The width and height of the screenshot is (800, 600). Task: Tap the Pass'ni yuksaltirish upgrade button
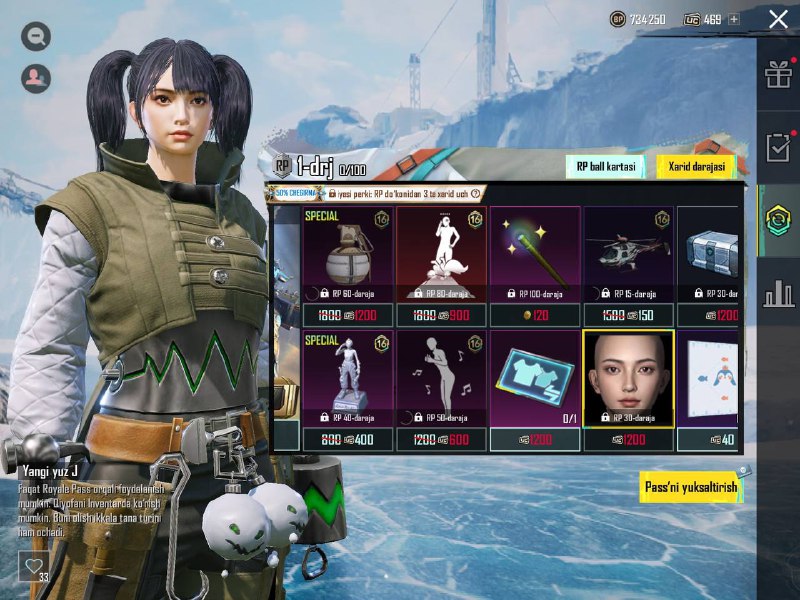(x=690, y=487)
